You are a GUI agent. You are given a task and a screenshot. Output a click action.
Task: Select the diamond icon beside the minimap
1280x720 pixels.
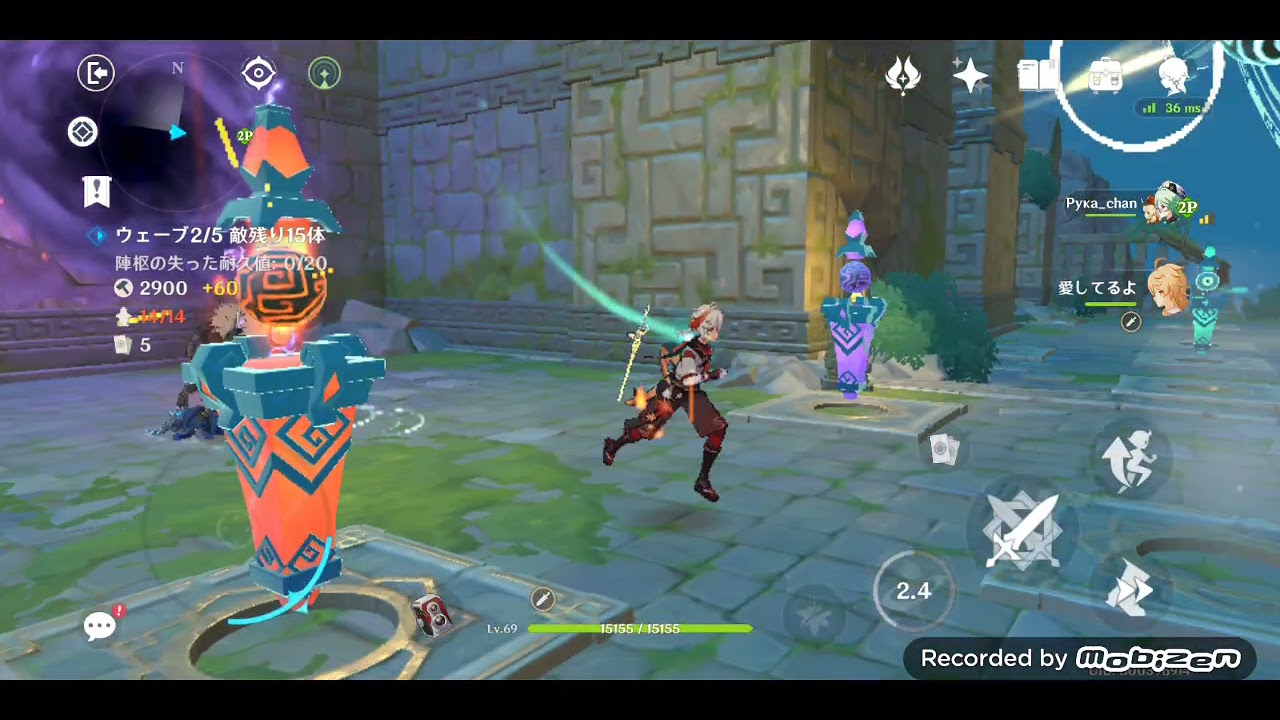83,131
